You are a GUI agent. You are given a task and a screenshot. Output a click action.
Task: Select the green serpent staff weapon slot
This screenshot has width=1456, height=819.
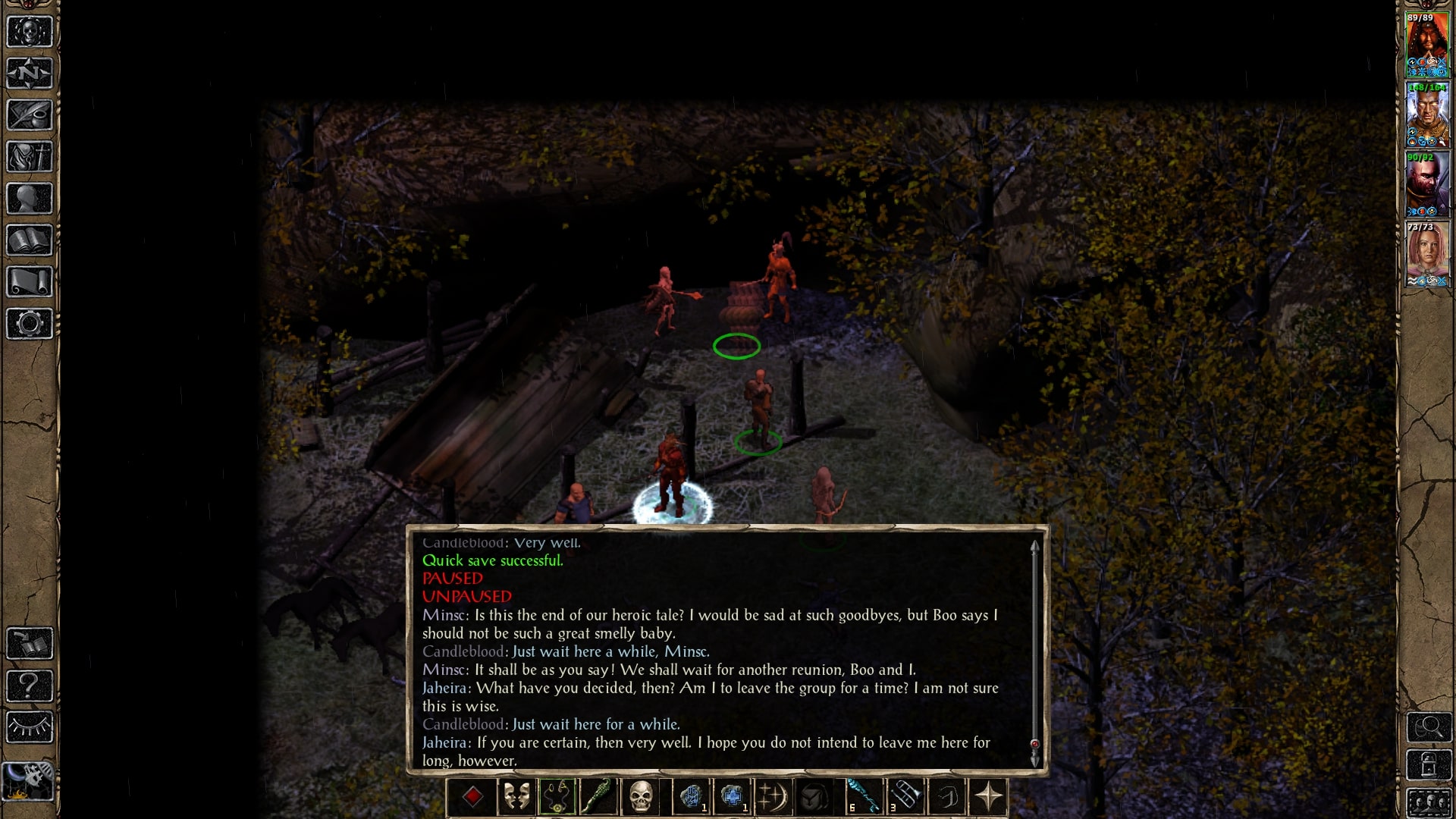[598, 797]
